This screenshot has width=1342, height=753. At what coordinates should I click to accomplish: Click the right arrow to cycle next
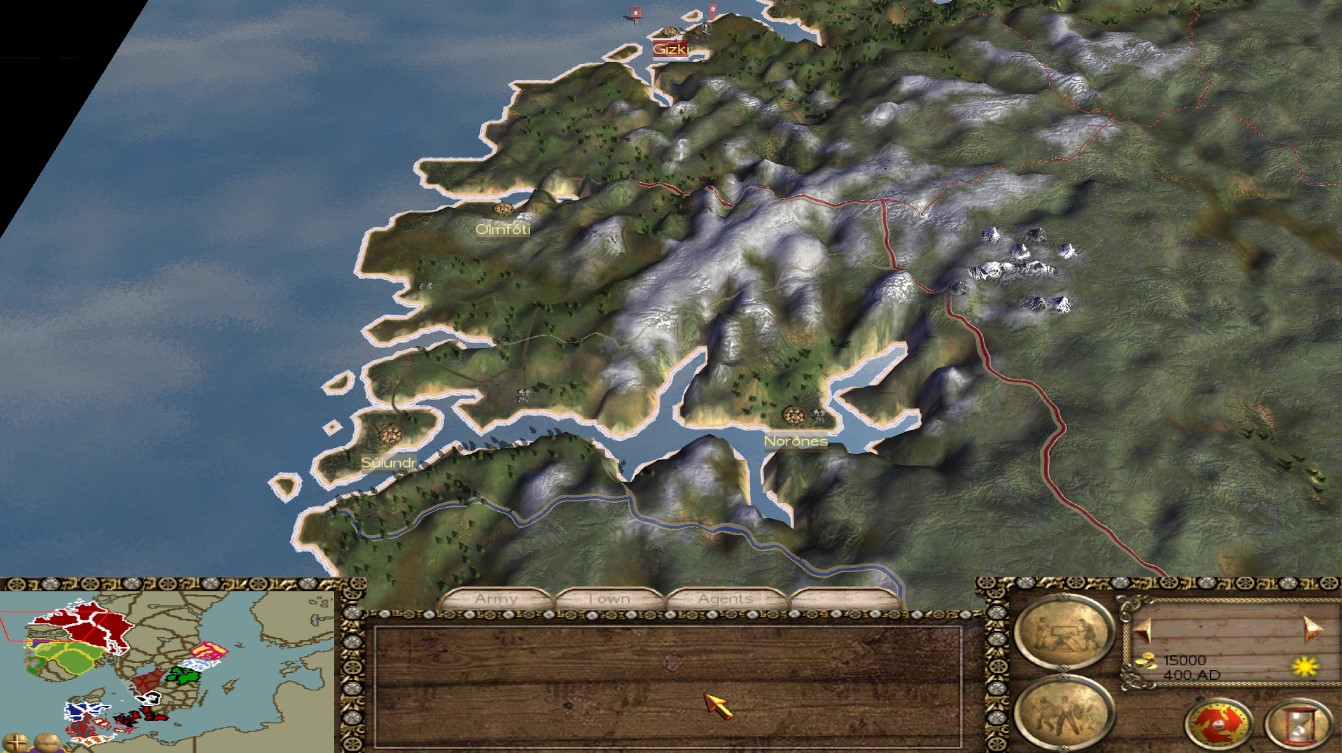[1311, 627]
